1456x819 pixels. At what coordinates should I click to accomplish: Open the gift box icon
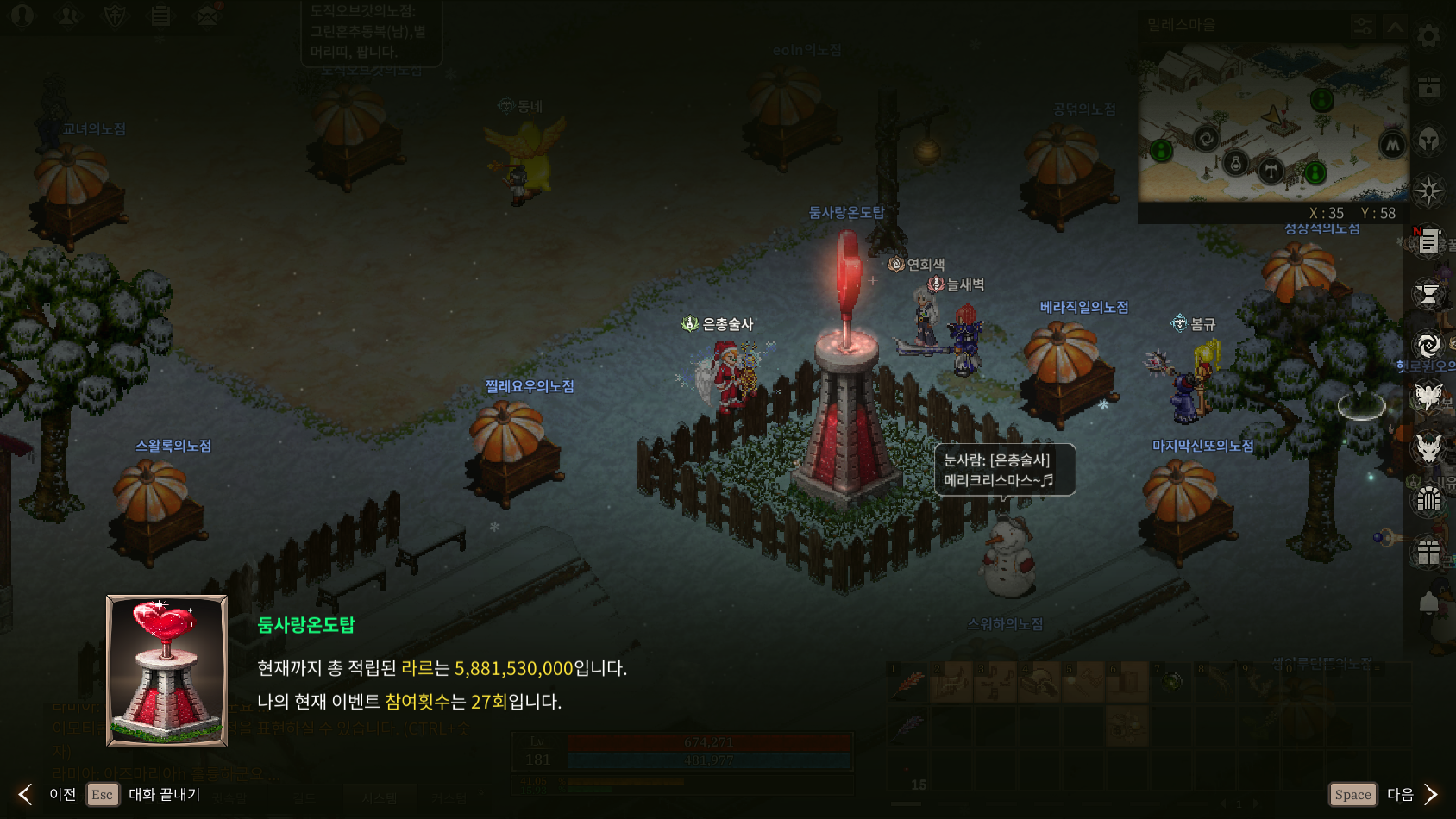point(1428,552)
